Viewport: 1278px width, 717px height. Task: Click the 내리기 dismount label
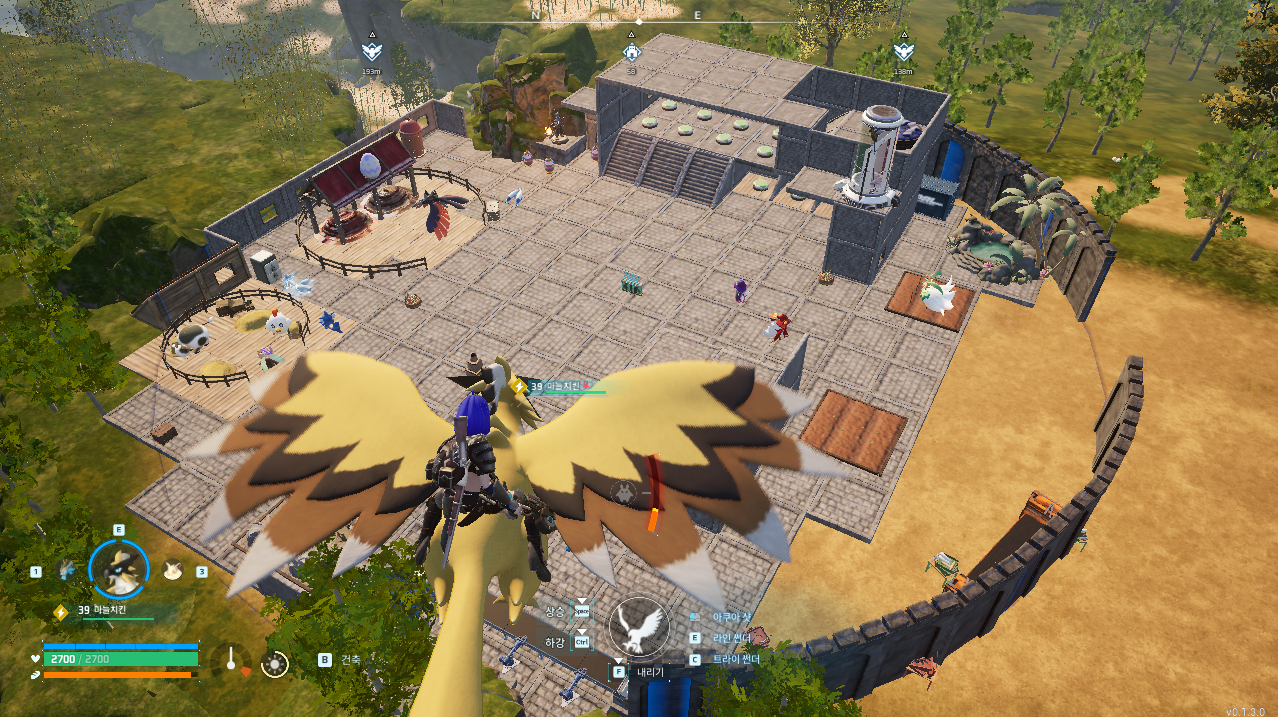tap(650, 672)
